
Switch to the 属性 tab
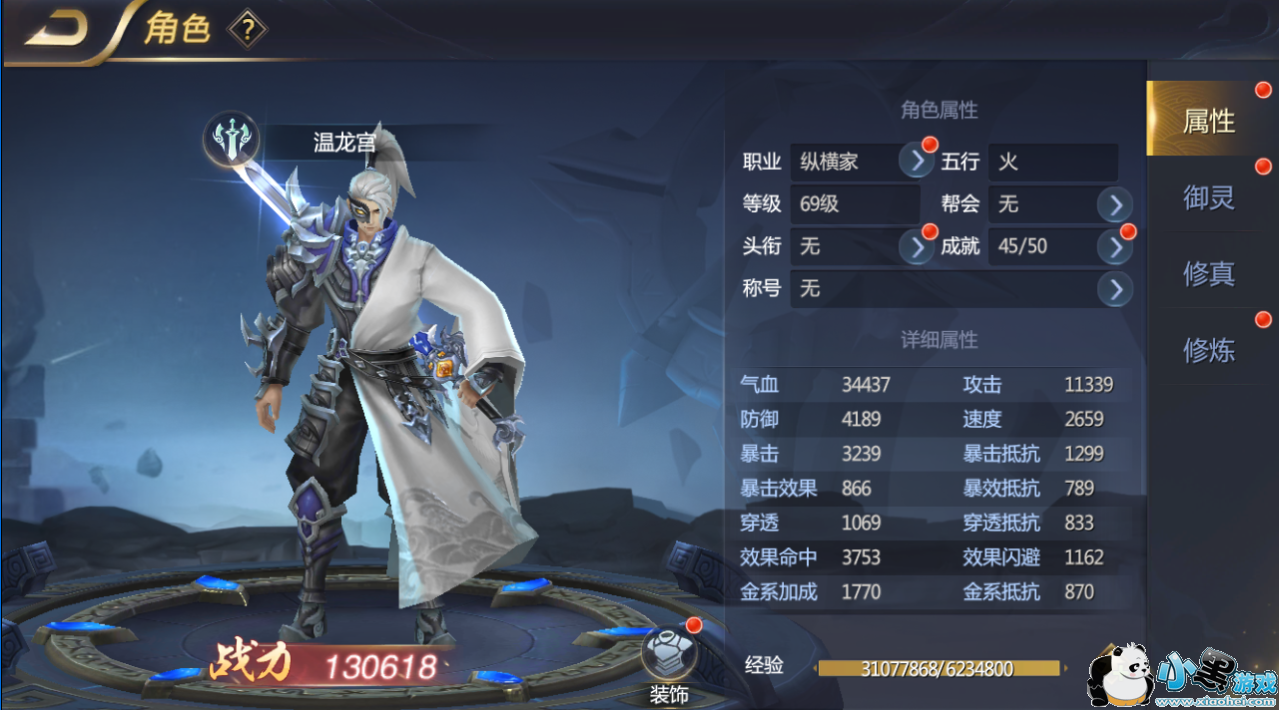[x=1209, y=121]
